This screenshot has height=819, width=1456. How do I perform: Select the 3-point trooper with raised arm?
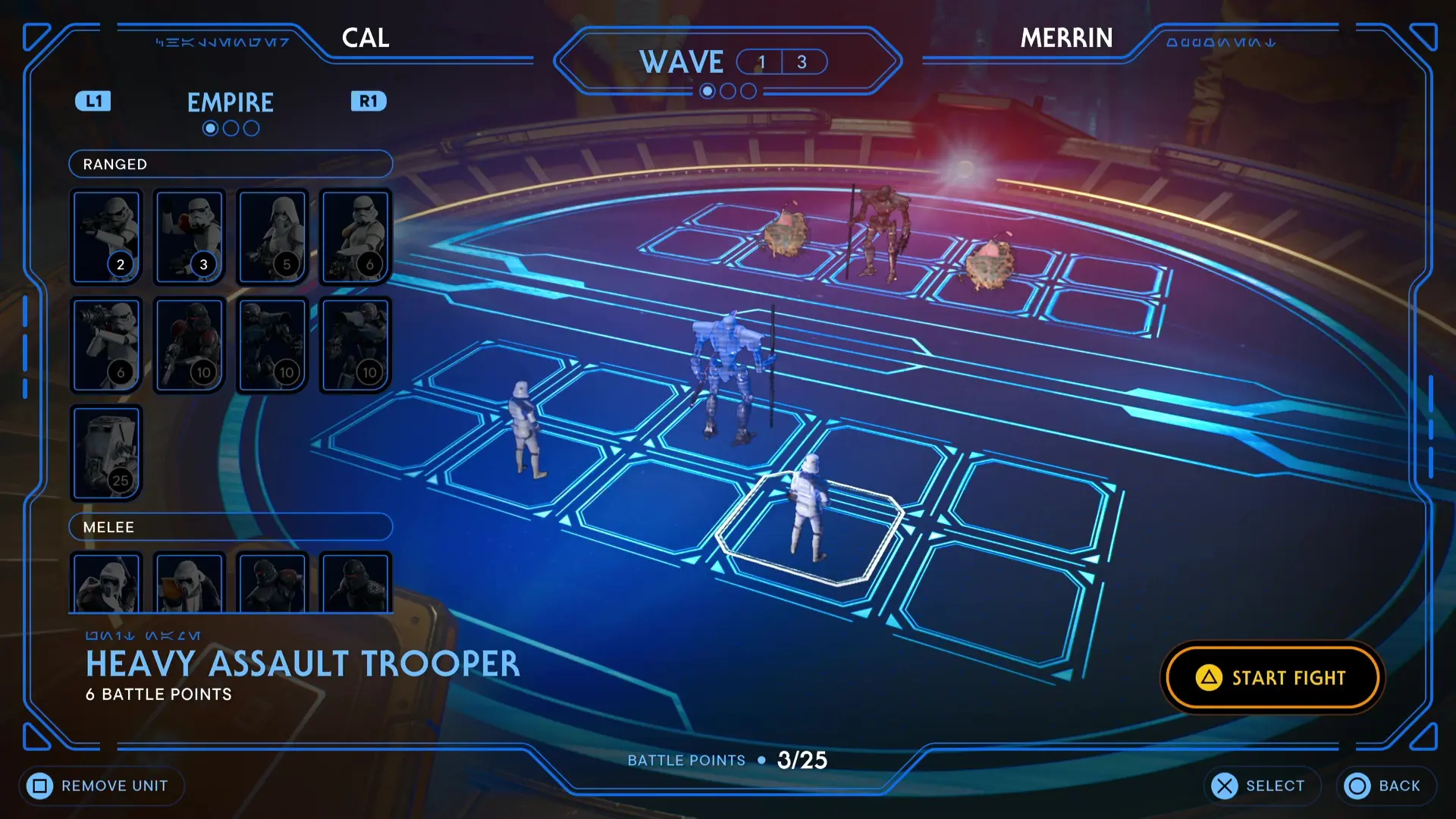click(x=189, y=237)
